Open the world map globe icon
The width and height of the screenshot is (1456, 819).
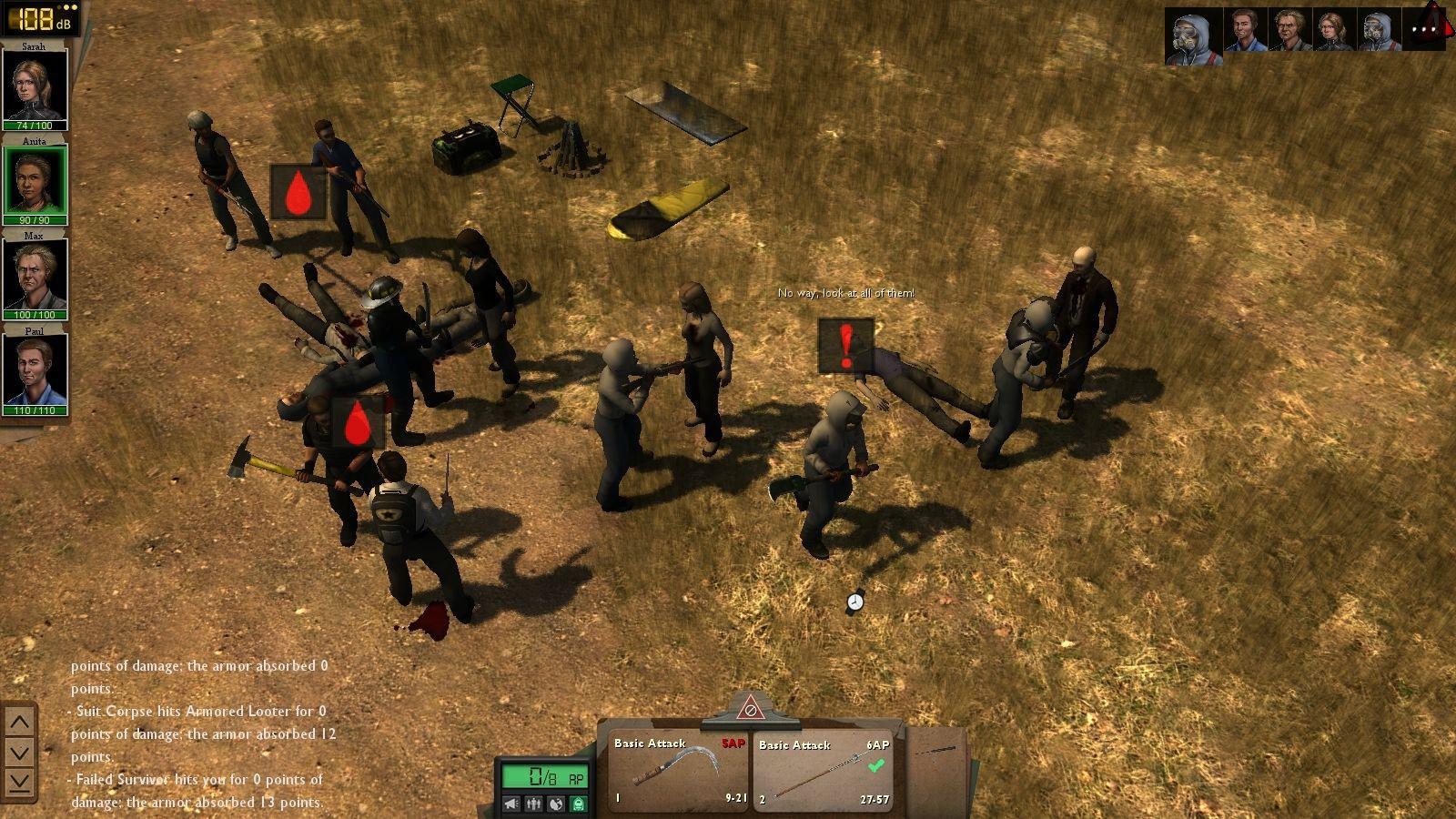coord(555,804)
